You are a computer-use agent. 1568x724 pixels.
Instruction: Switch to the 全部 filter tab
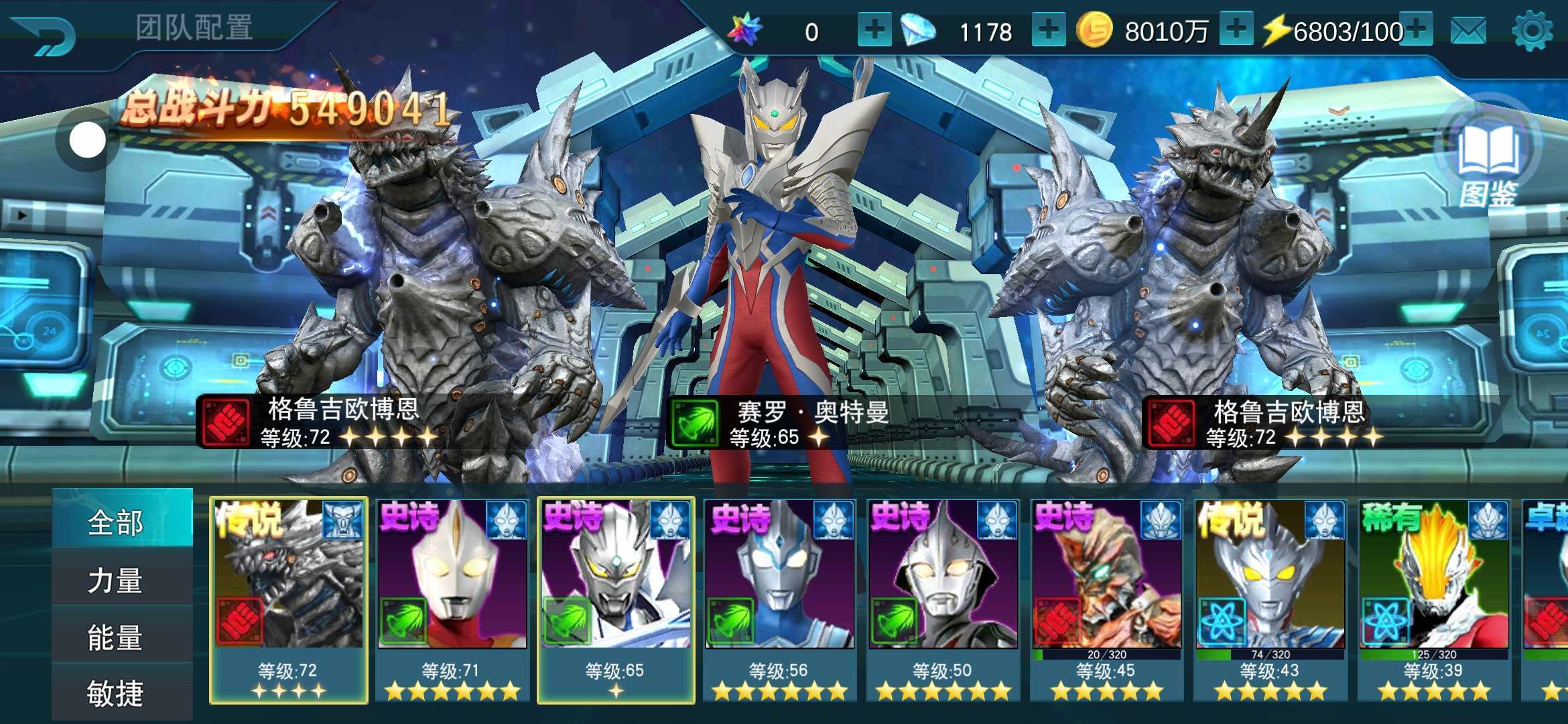pyautogui.click(x=115, y=522)
